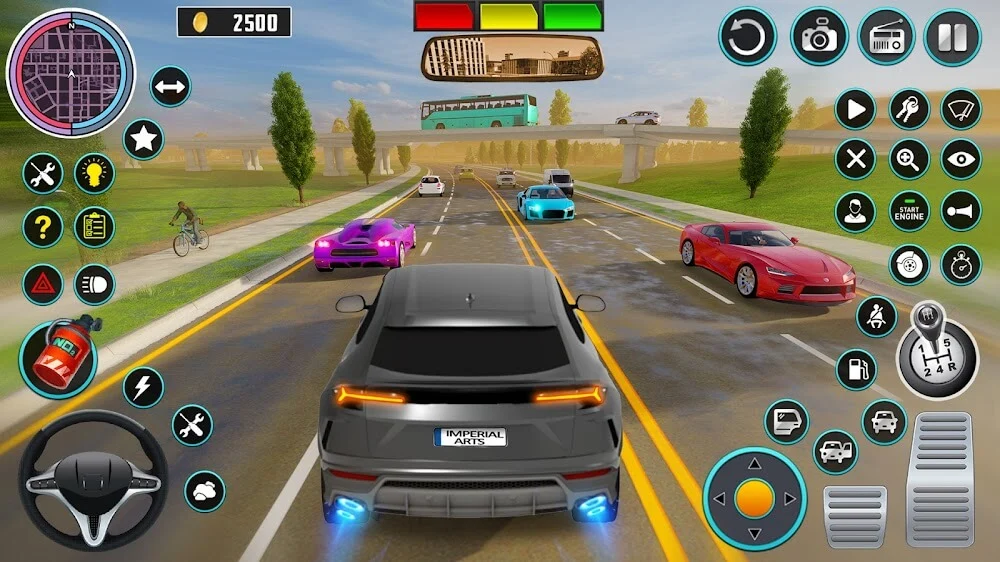
Task: Click the circular reset arrow button
Action: 747,37
